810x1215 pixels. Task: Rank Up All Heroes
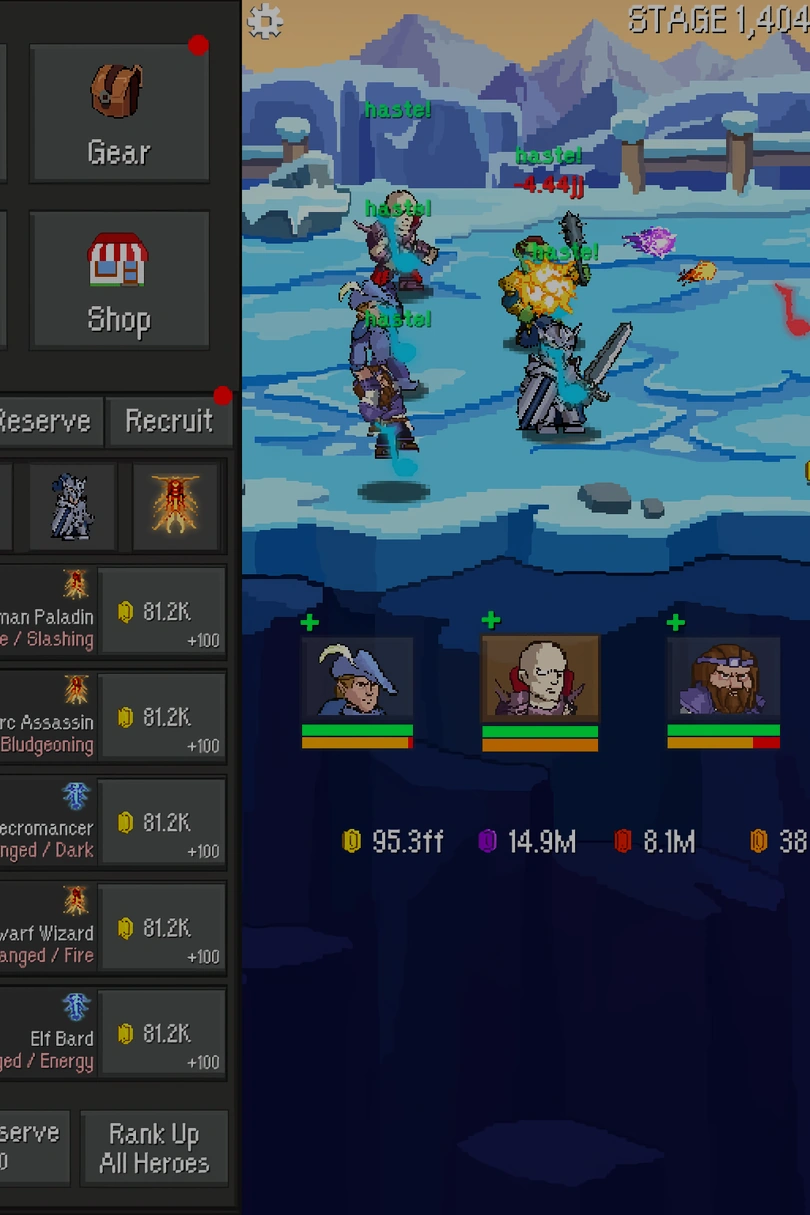coord(154,1148)
